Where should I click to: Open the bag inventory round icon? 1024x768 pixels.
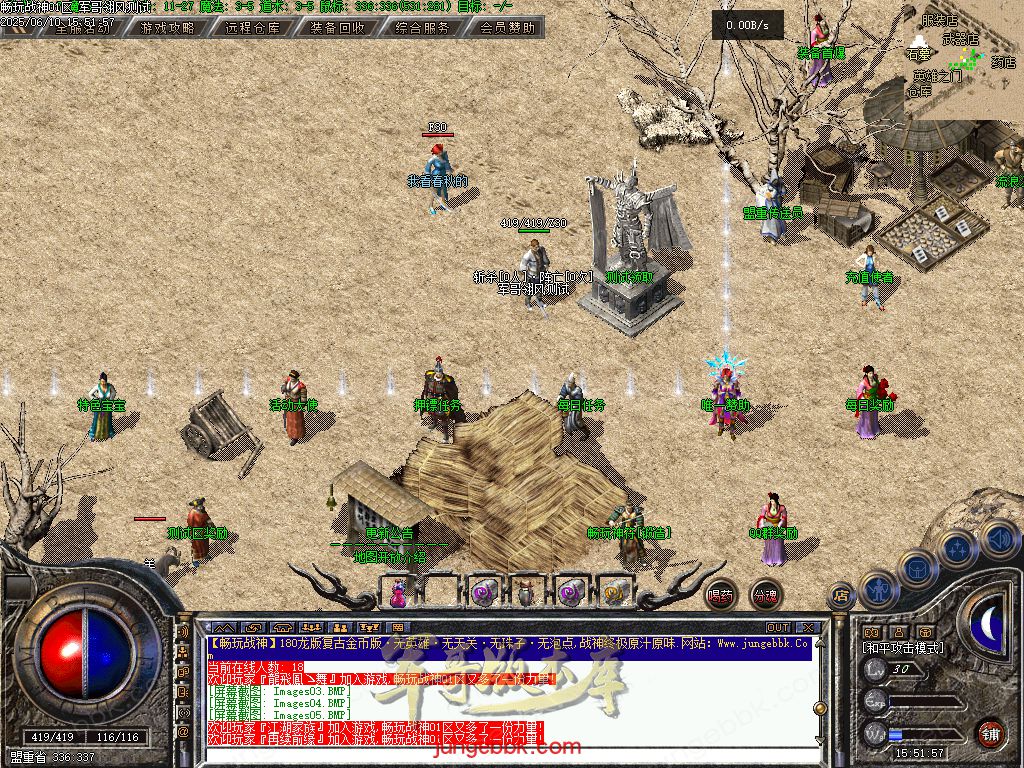[916, 568]
